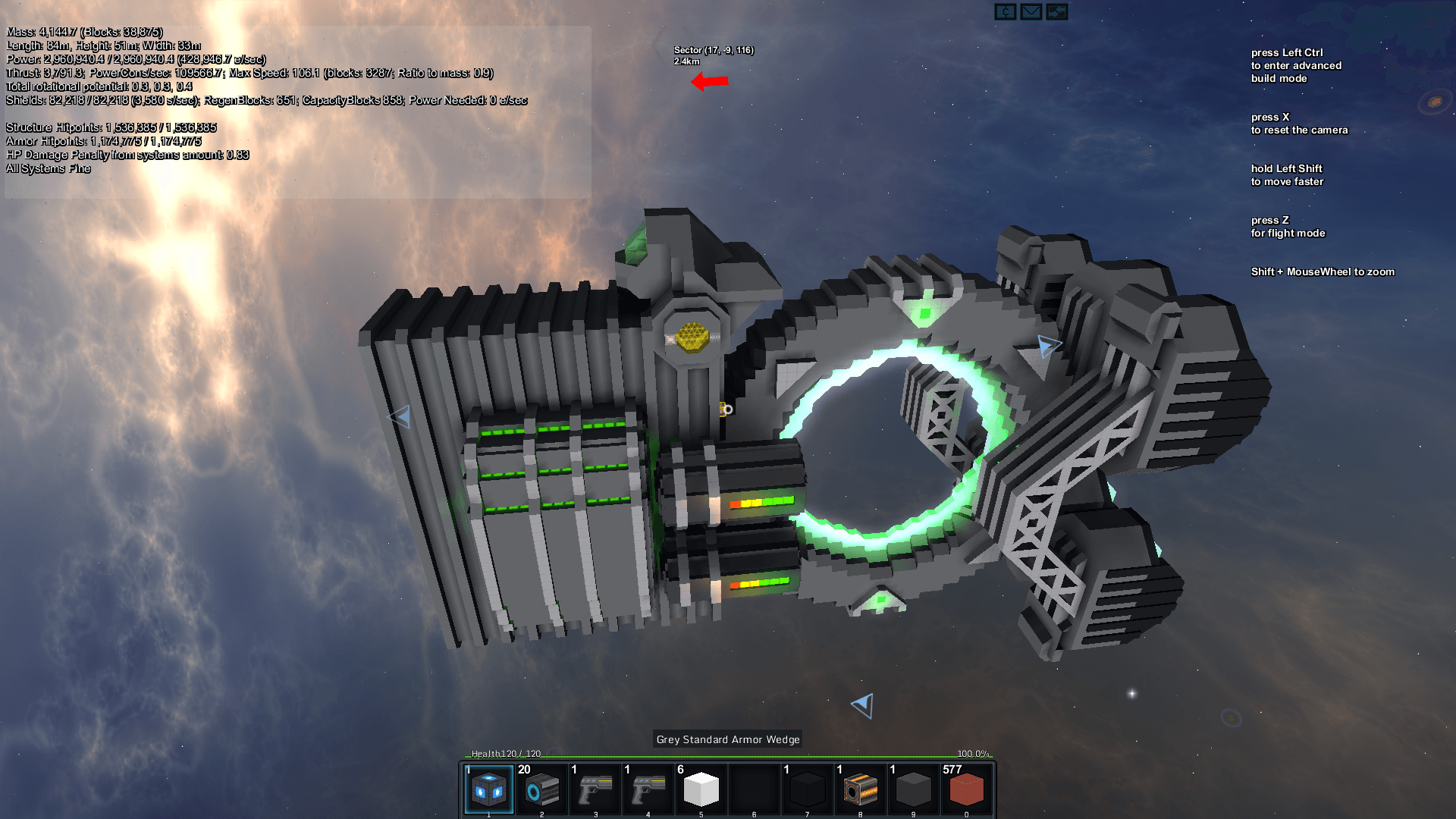The width and height of the screenshot is (1456, 819).
Task: Choose the white block in the hotbar
Action: point(701,789)
